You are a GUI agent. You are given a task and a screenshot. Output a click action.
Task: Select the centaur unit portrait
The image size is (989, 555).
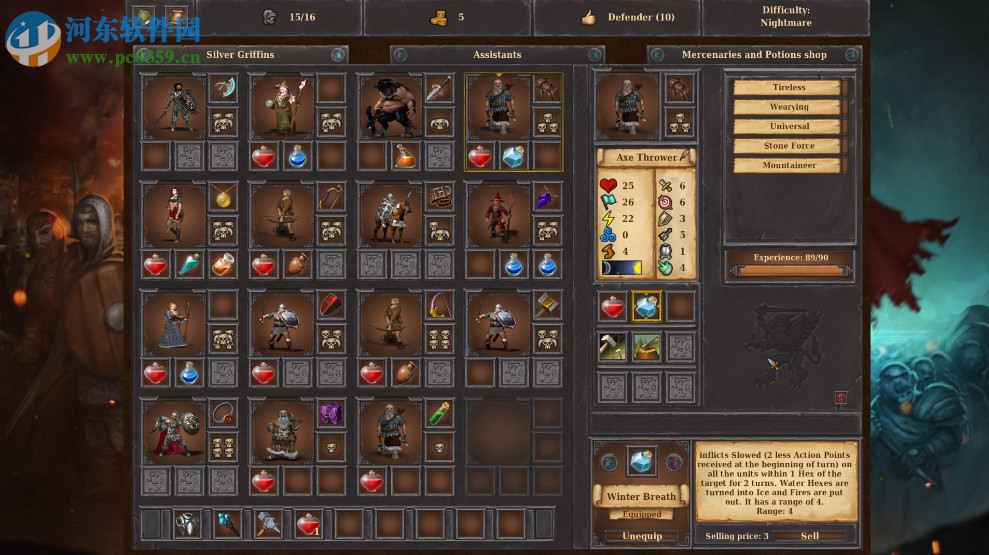click(x=388, y=105)
